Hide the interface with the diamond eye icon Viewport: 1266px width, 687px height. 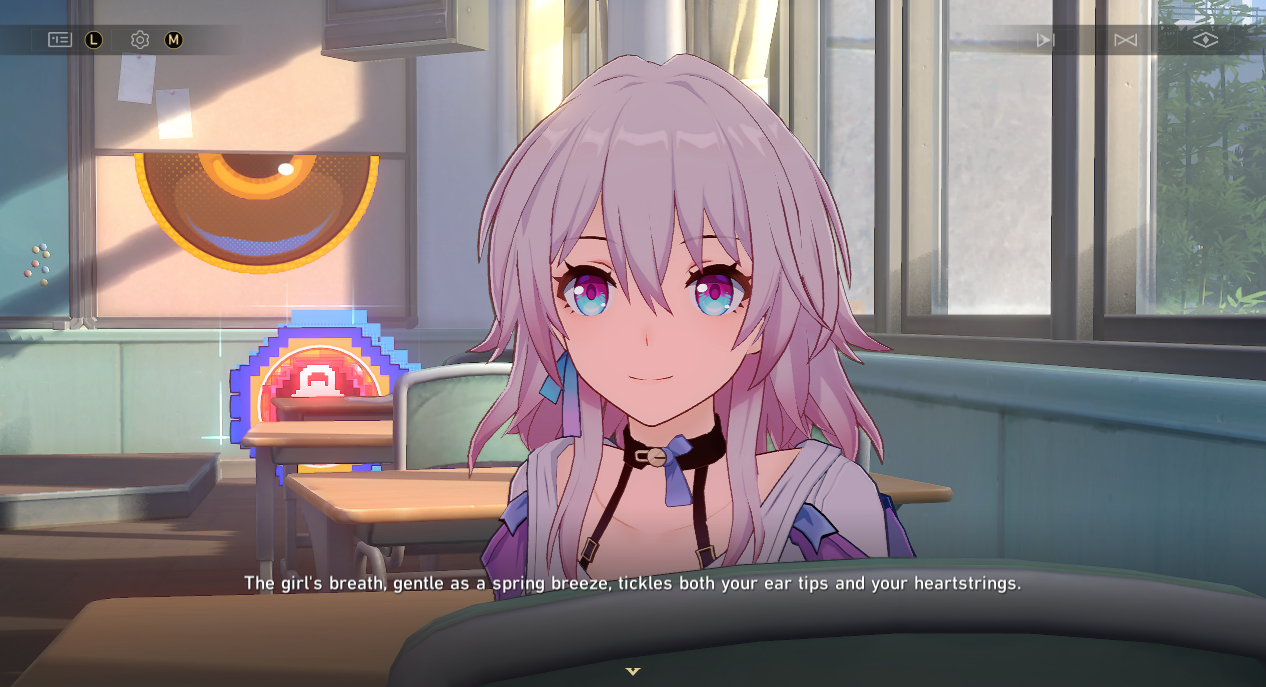[1205, 40]
